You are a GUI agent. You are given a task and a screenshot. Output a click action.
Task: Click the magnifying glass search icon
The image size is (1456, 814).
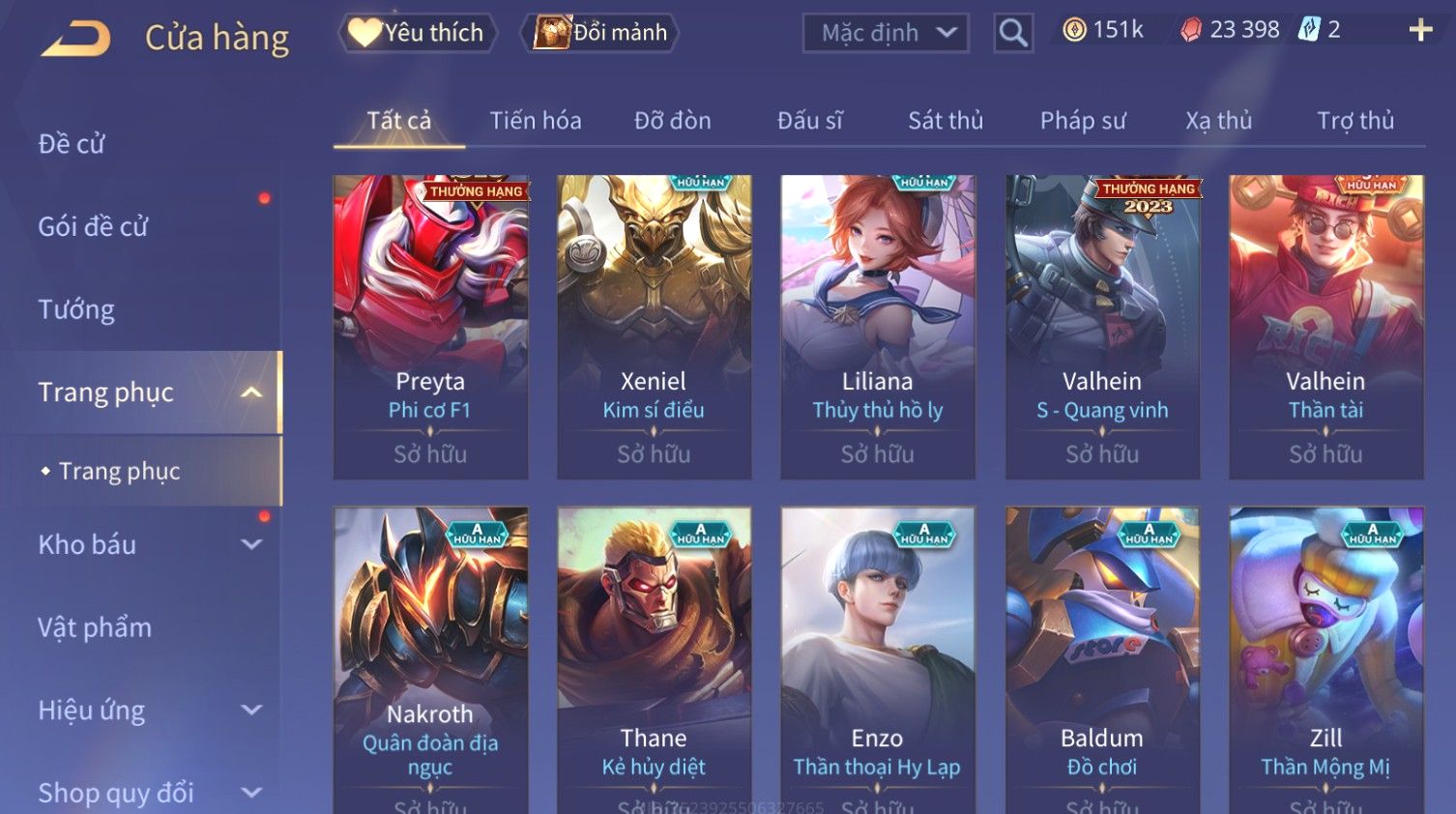tap(1012, 34)
